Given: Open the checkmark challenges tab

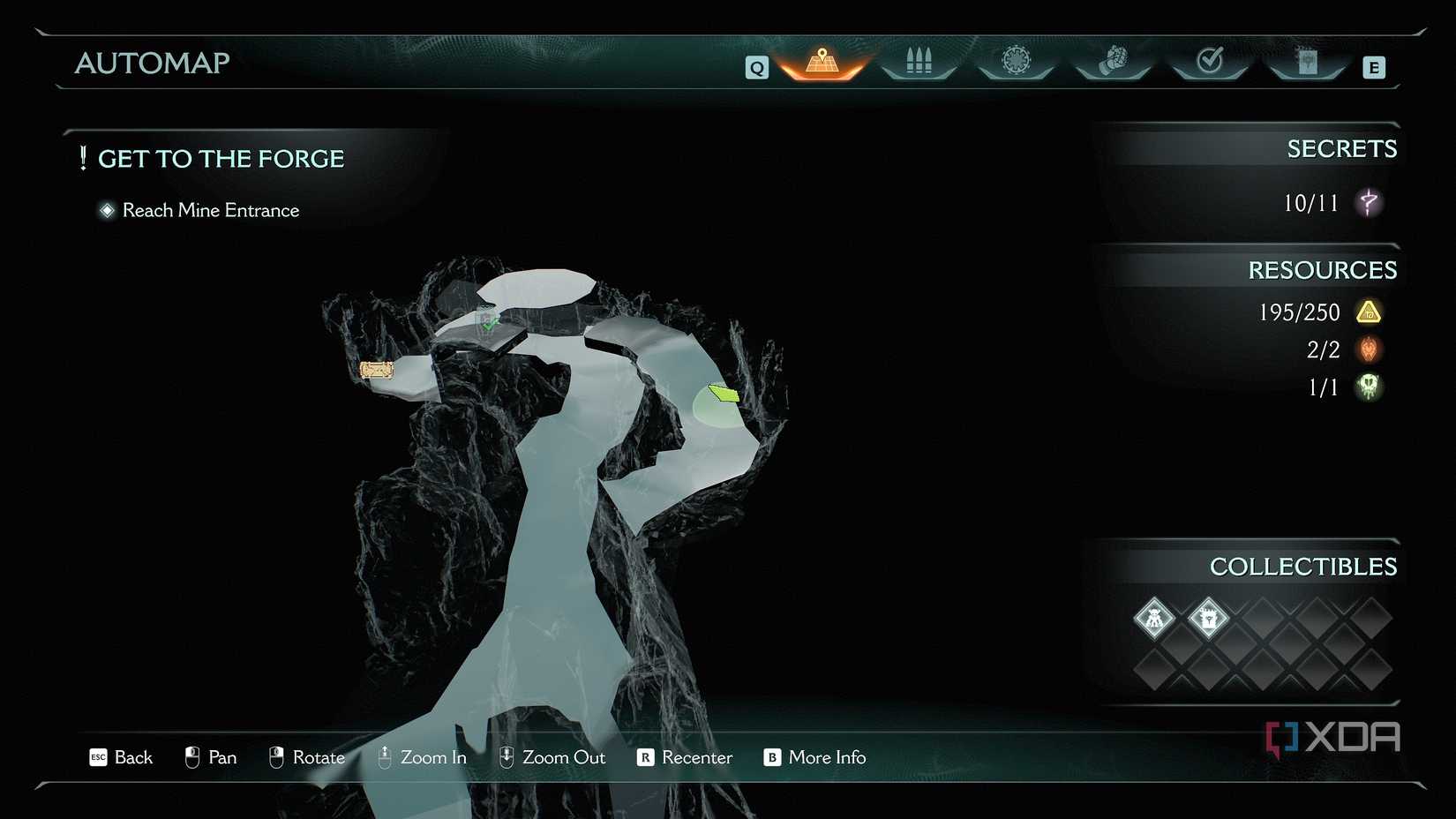Looking at the screenshot, I should click(x=1210, y=61).
